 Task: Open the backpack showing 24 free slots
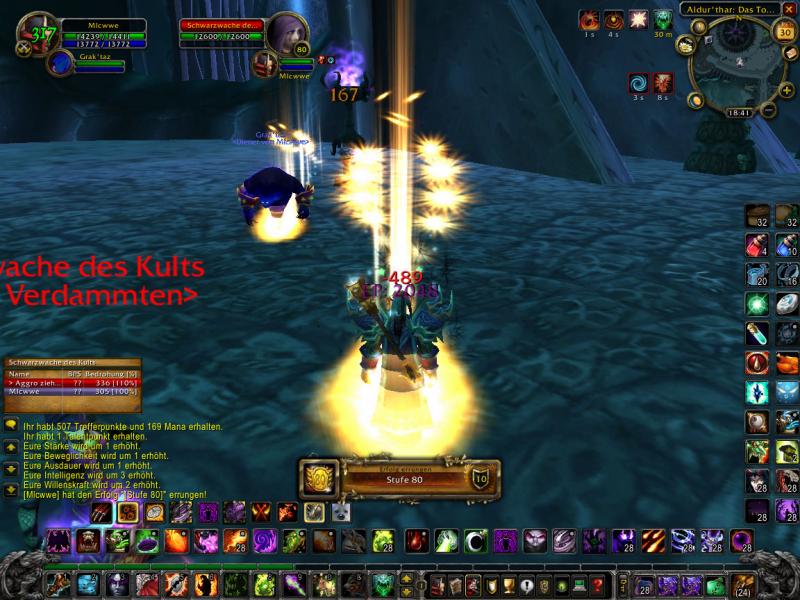pos(741,585)
